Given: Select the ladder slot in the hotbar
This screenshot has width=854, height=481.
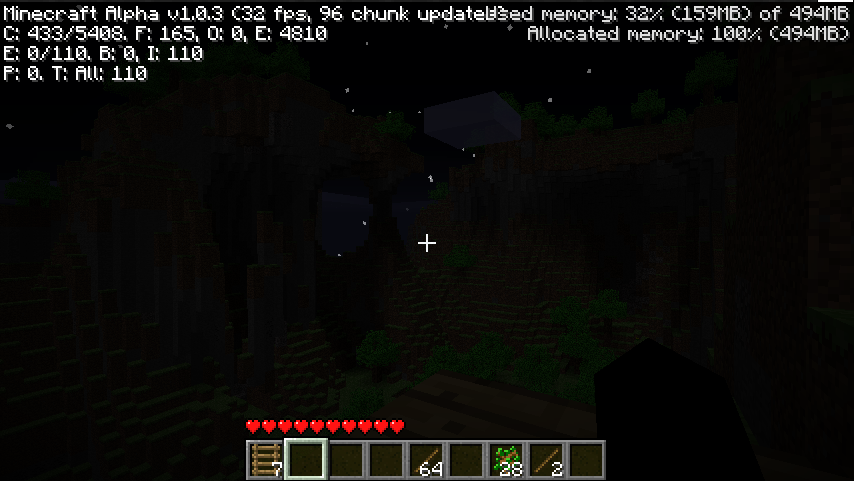Looking at the screenshot, I should click(265, 459).
